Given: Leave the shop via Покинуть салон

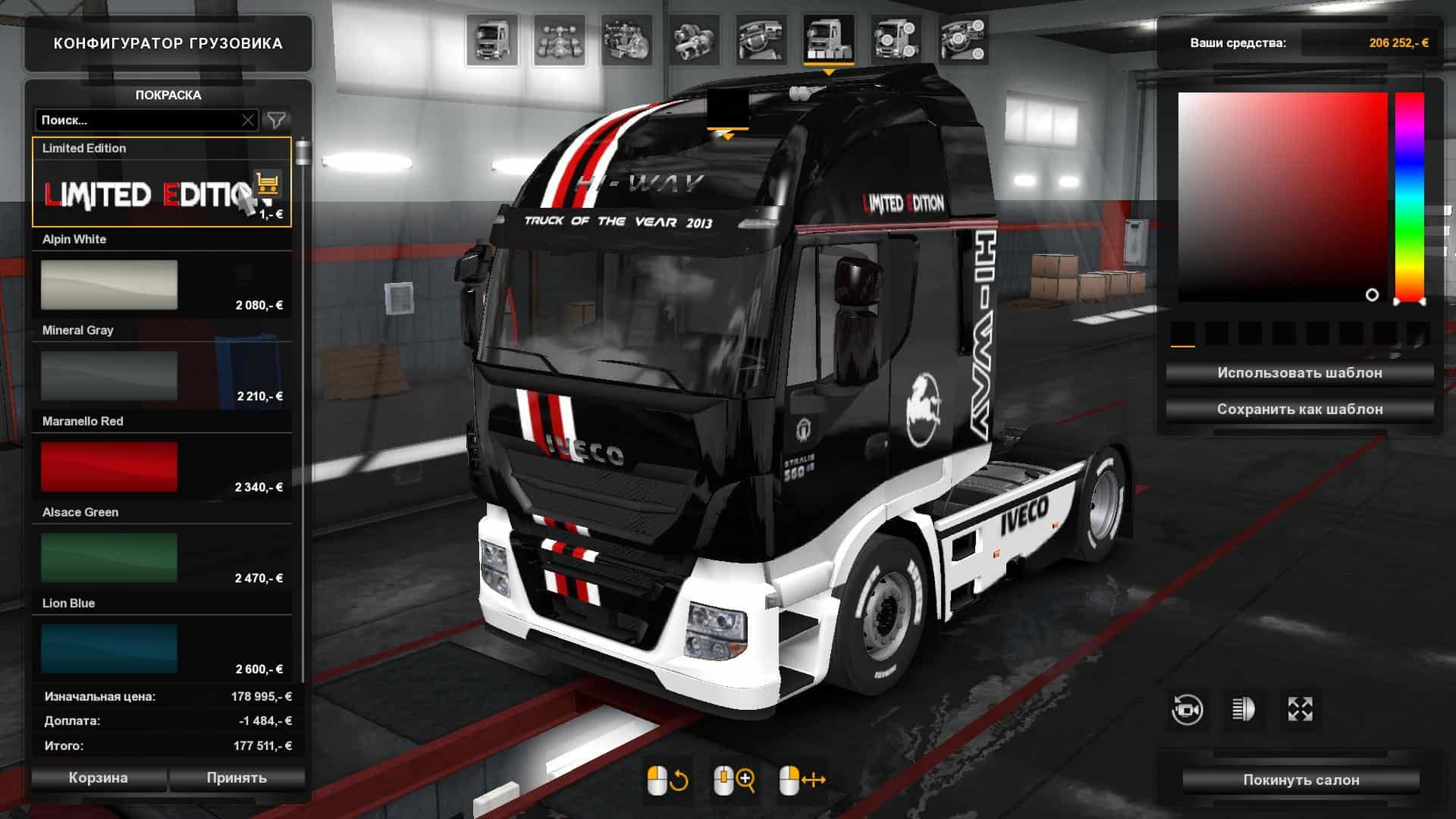Looking at the screenshot, I should point(1301,780).
